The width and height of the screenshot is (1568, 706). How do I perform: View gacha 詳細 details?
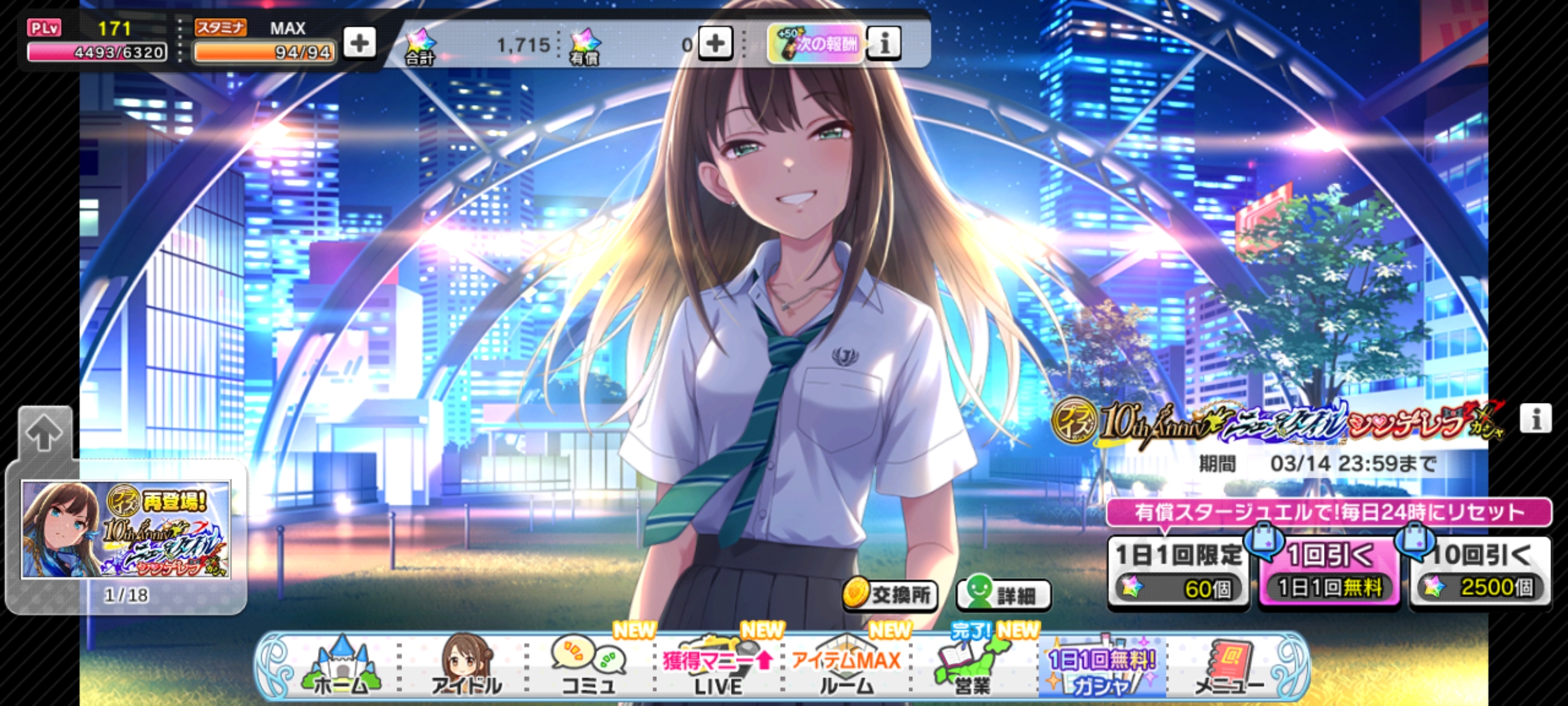(x=1004, y=595)
